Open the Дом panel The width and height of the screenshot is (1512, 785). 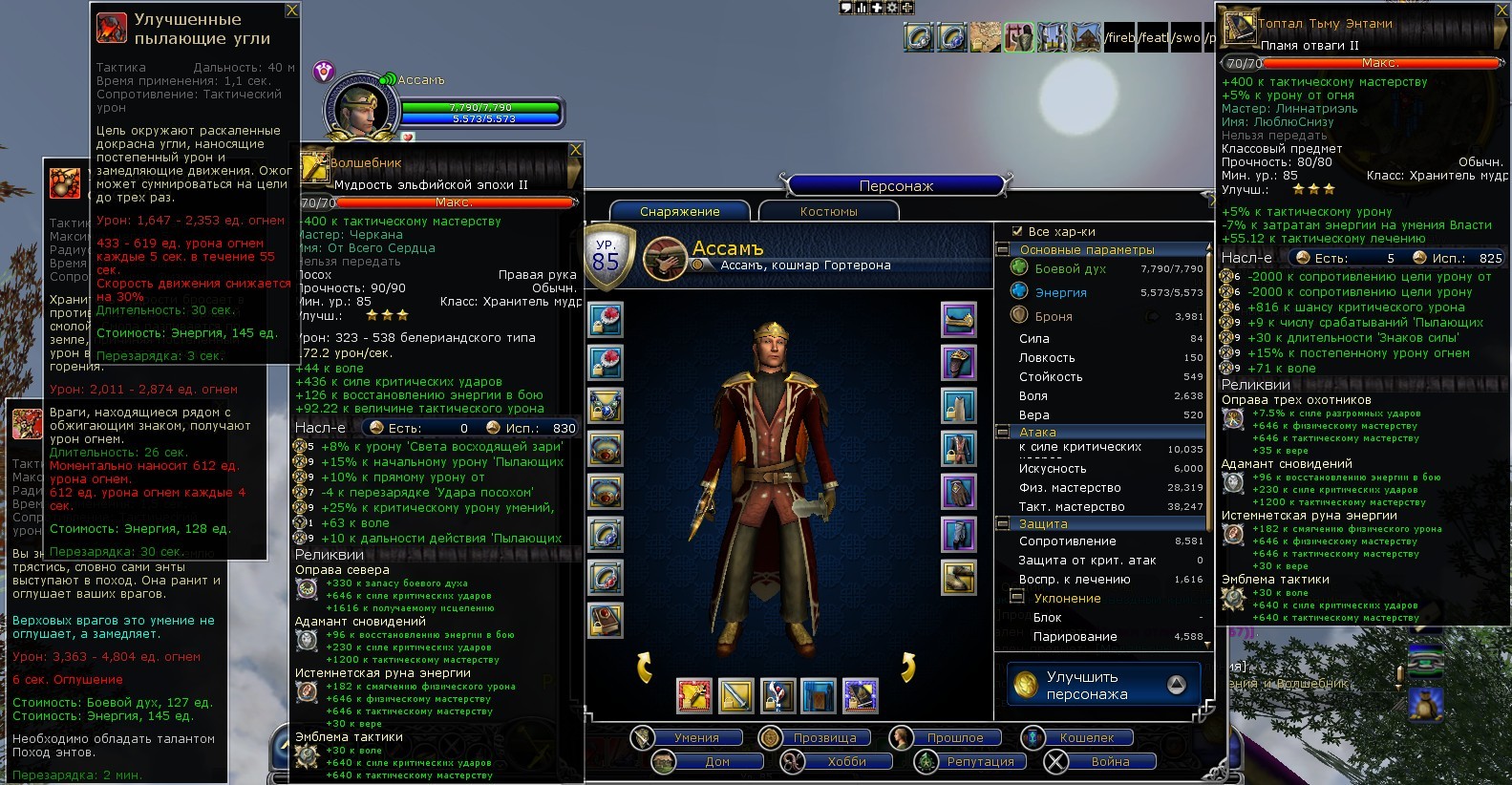click(x=717, y=761)
